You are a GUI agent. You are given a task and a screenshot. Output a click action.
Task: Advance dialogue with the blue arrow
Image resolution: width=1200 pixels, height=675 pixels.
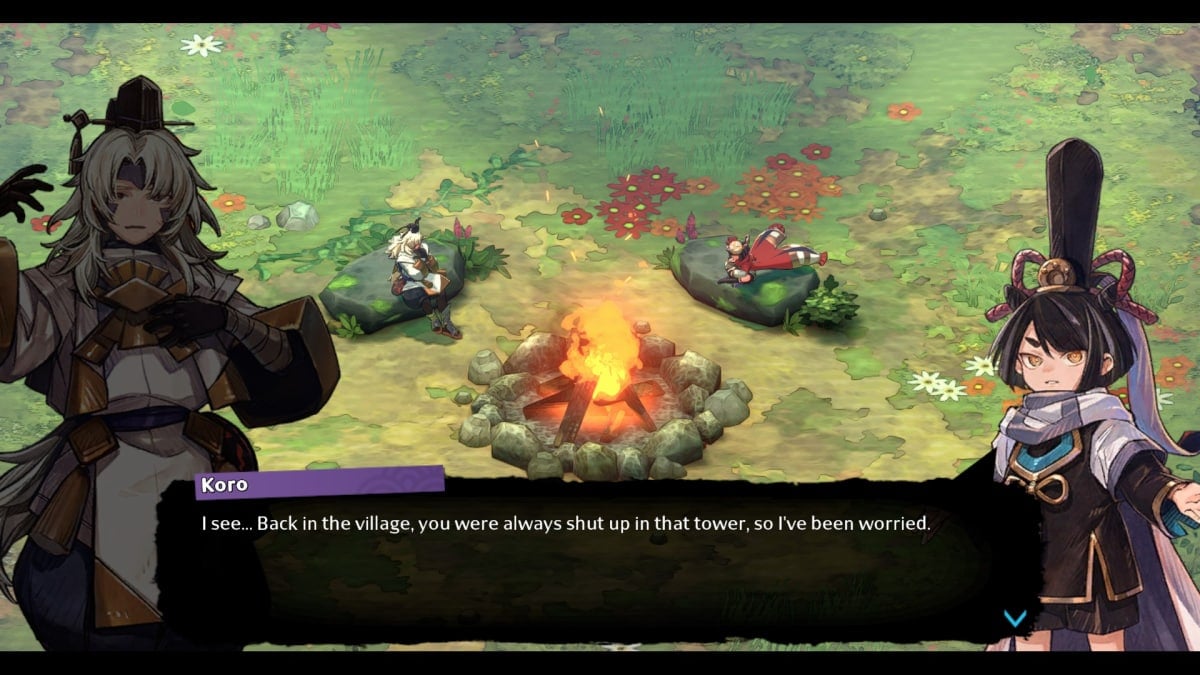click(1015, 618)
